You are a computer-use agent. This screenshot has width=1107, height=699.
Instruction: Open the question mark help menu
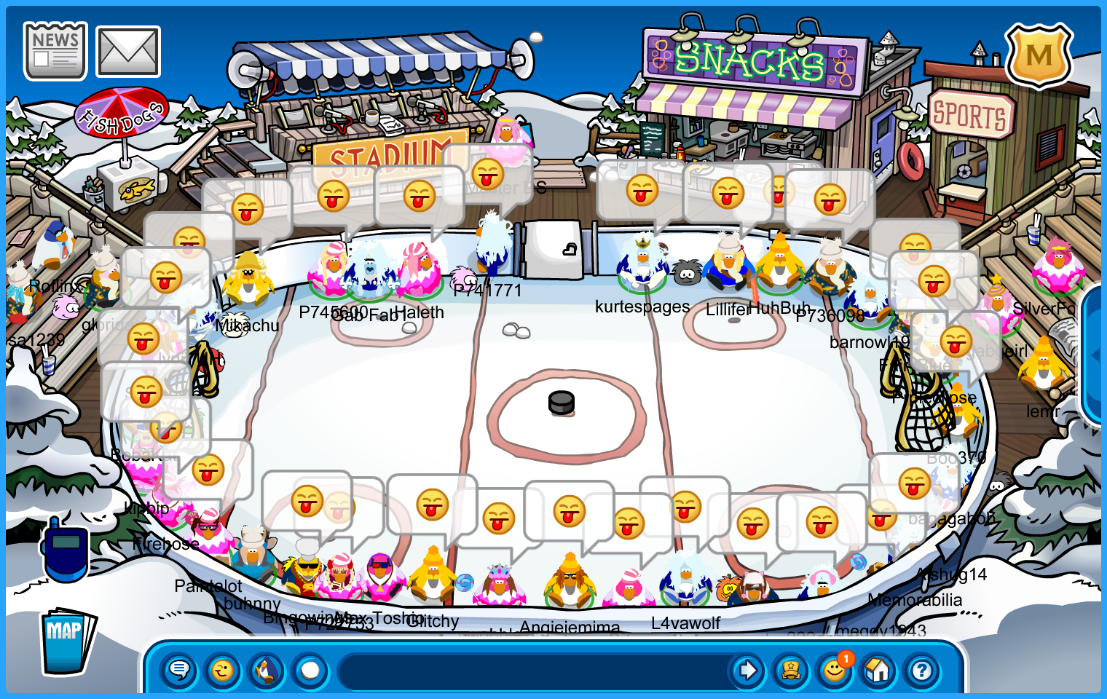pos(921,670)
